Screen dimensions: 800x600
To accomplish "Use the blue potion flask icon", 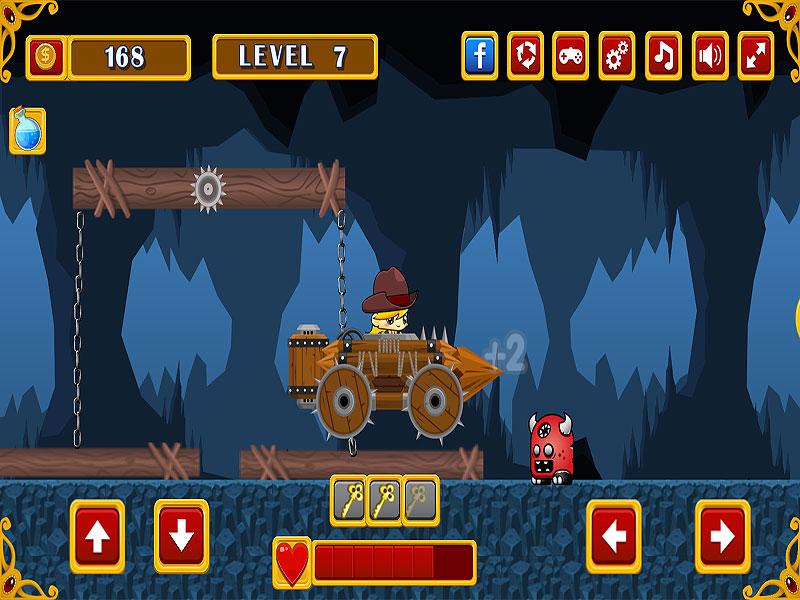I will pos(28,131).
